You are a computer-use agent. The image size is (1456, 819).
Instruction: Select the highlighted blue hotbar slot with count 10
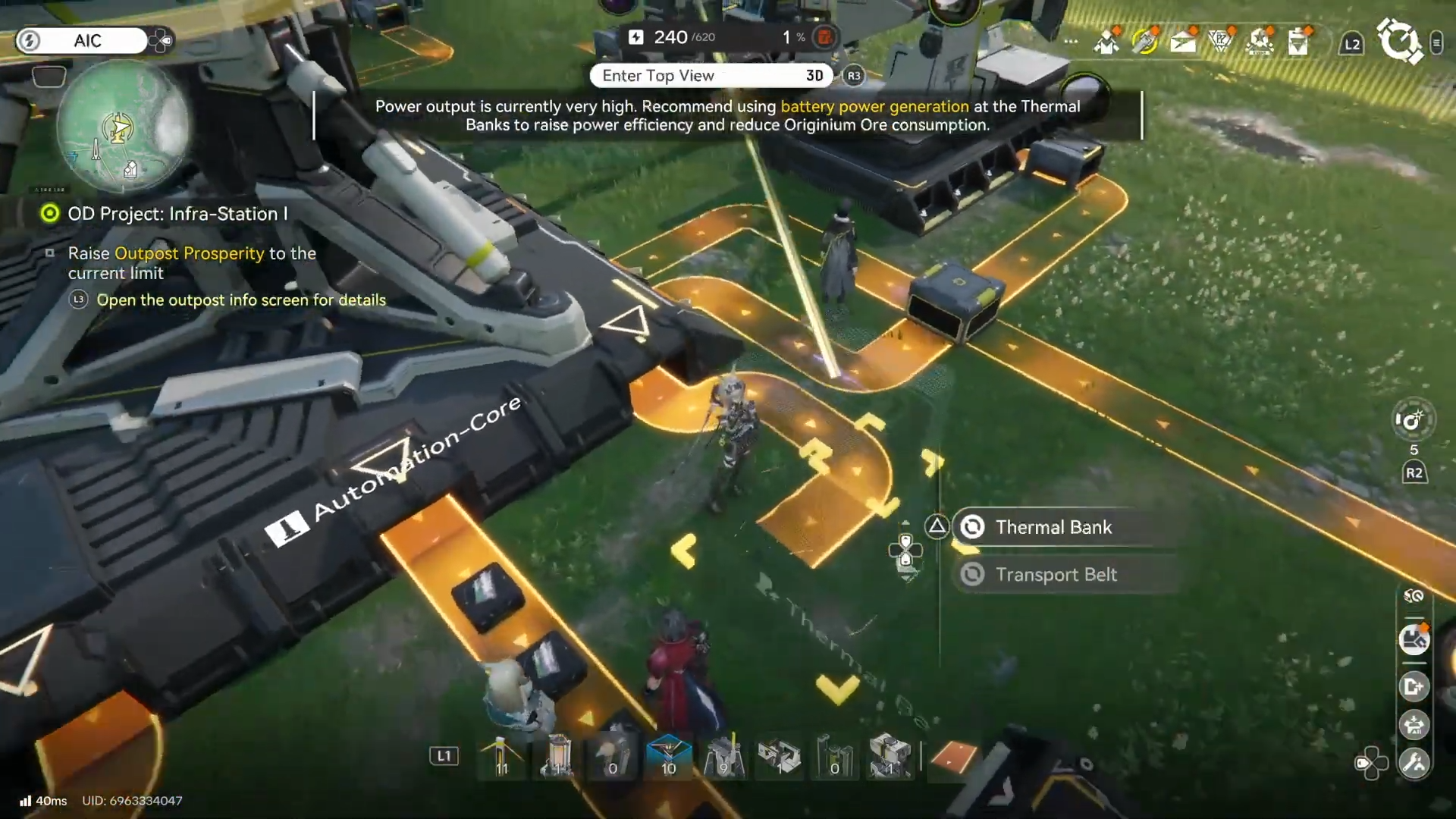click(668, 757)
